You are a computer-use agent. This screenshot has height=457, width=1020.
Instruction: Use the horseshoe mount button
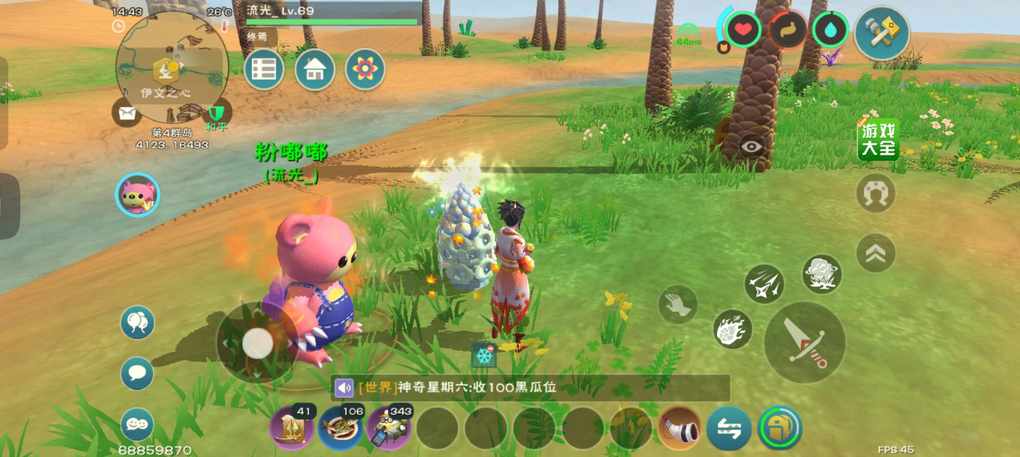876,193
